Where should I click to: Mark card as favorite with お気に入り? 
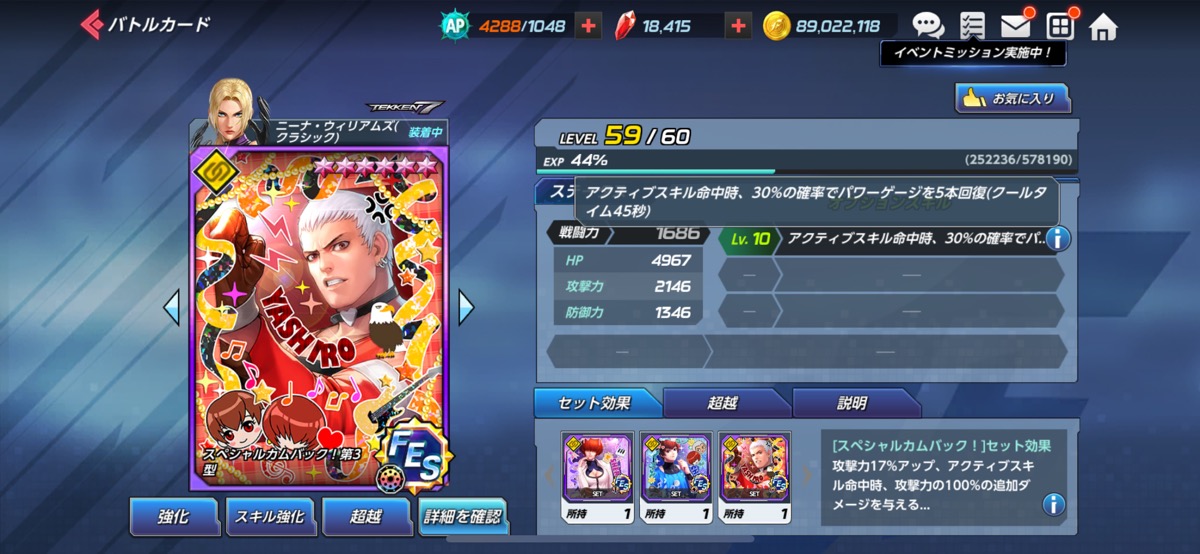point(1012,98)
